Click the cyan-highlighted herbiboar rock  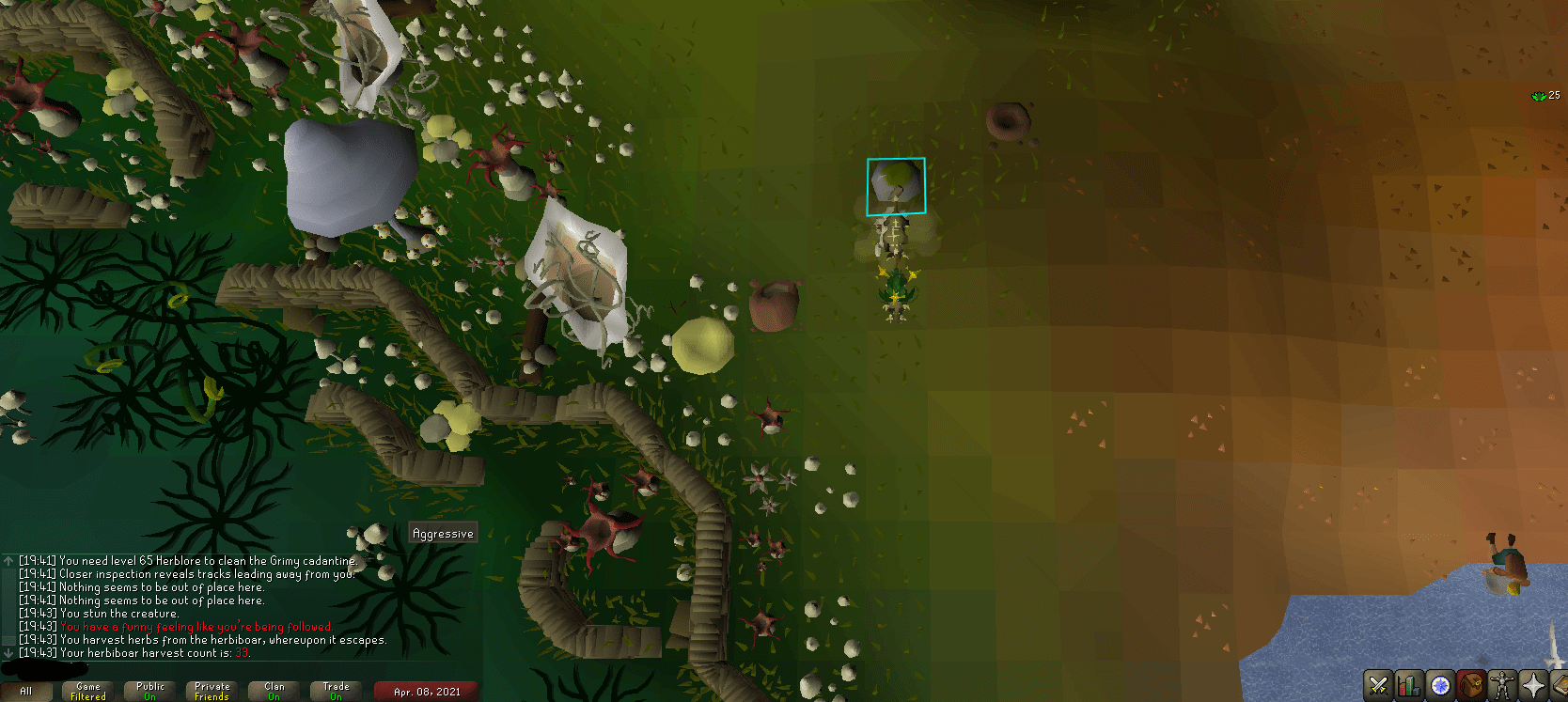[x=894, y=185]
